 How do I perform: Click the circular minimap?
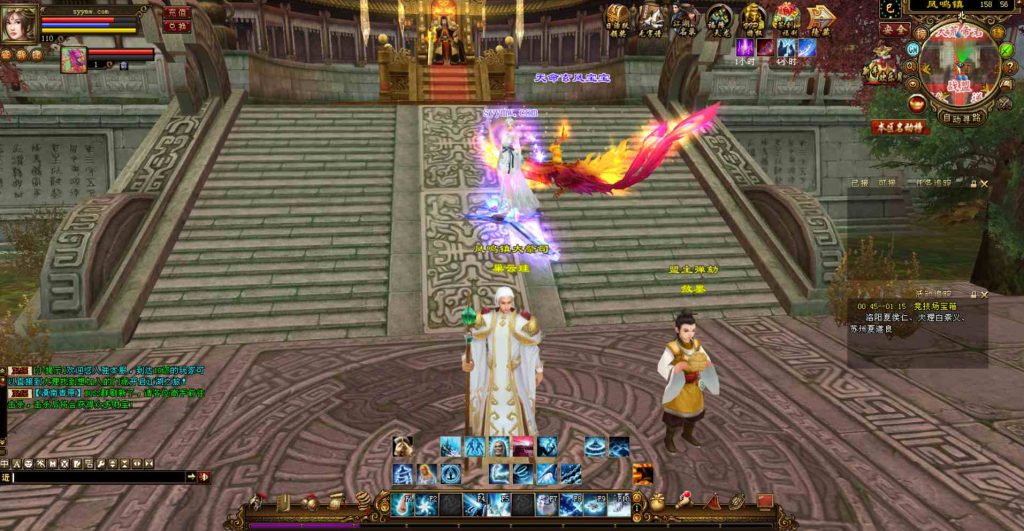[x=961, y=64]
